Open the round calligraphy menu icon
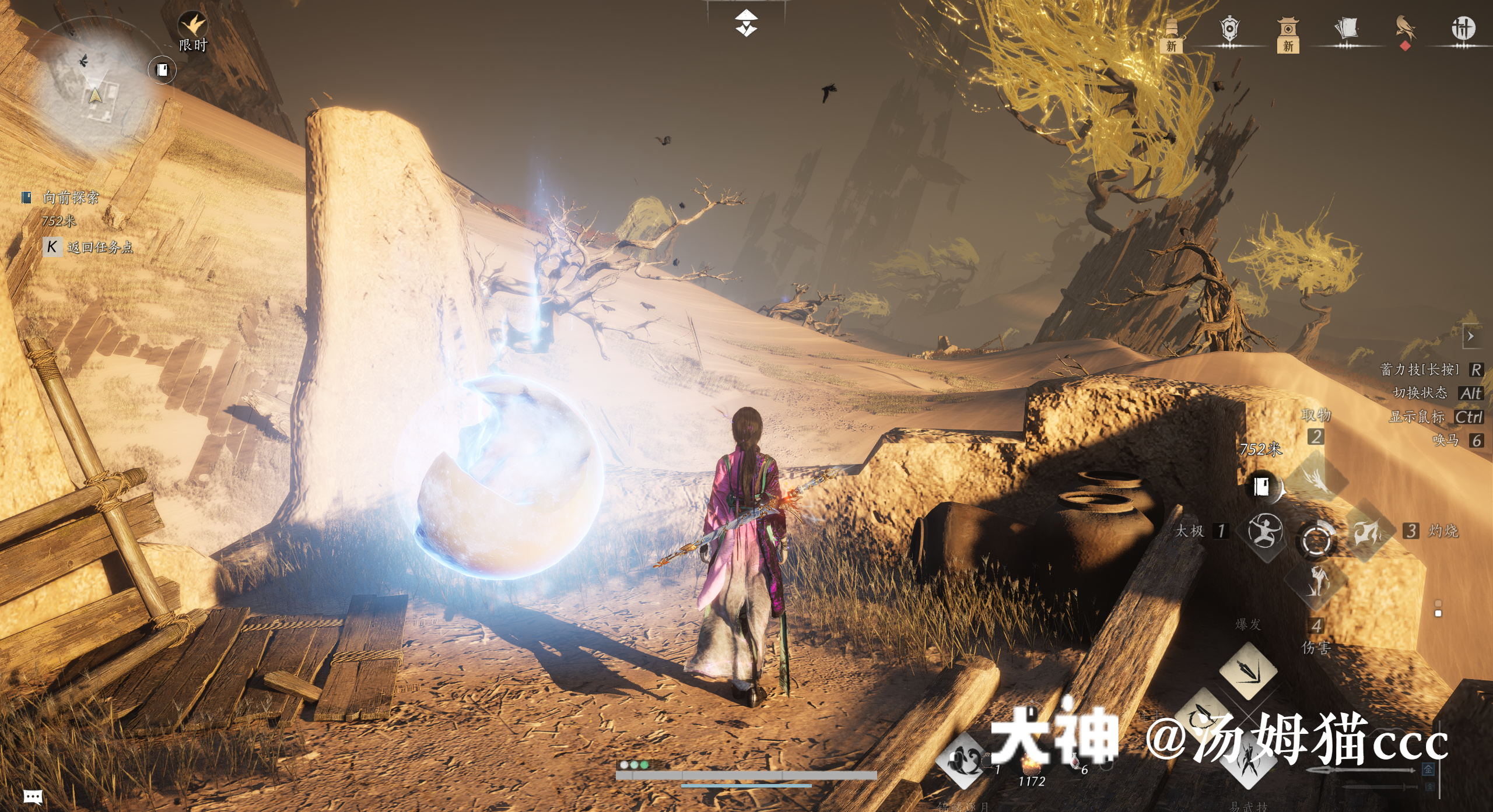This screenshot has height=812, width=1493. [x=1463, y=28]
